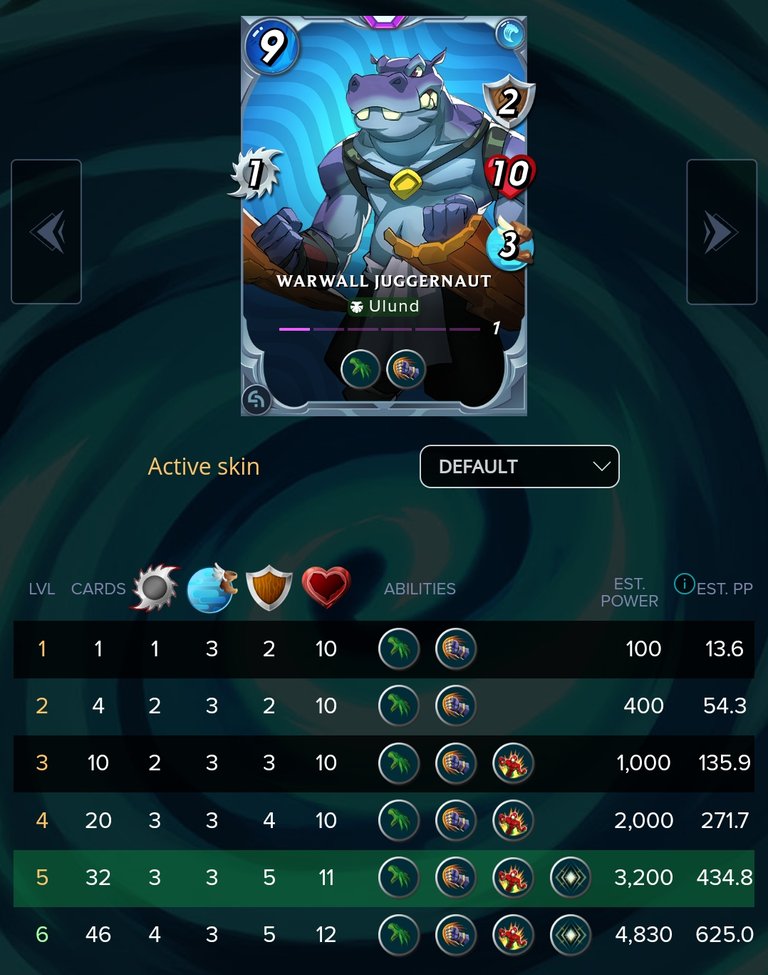Select the level 1 stats row
Screen dimensions: 768x975
[384, 649]
